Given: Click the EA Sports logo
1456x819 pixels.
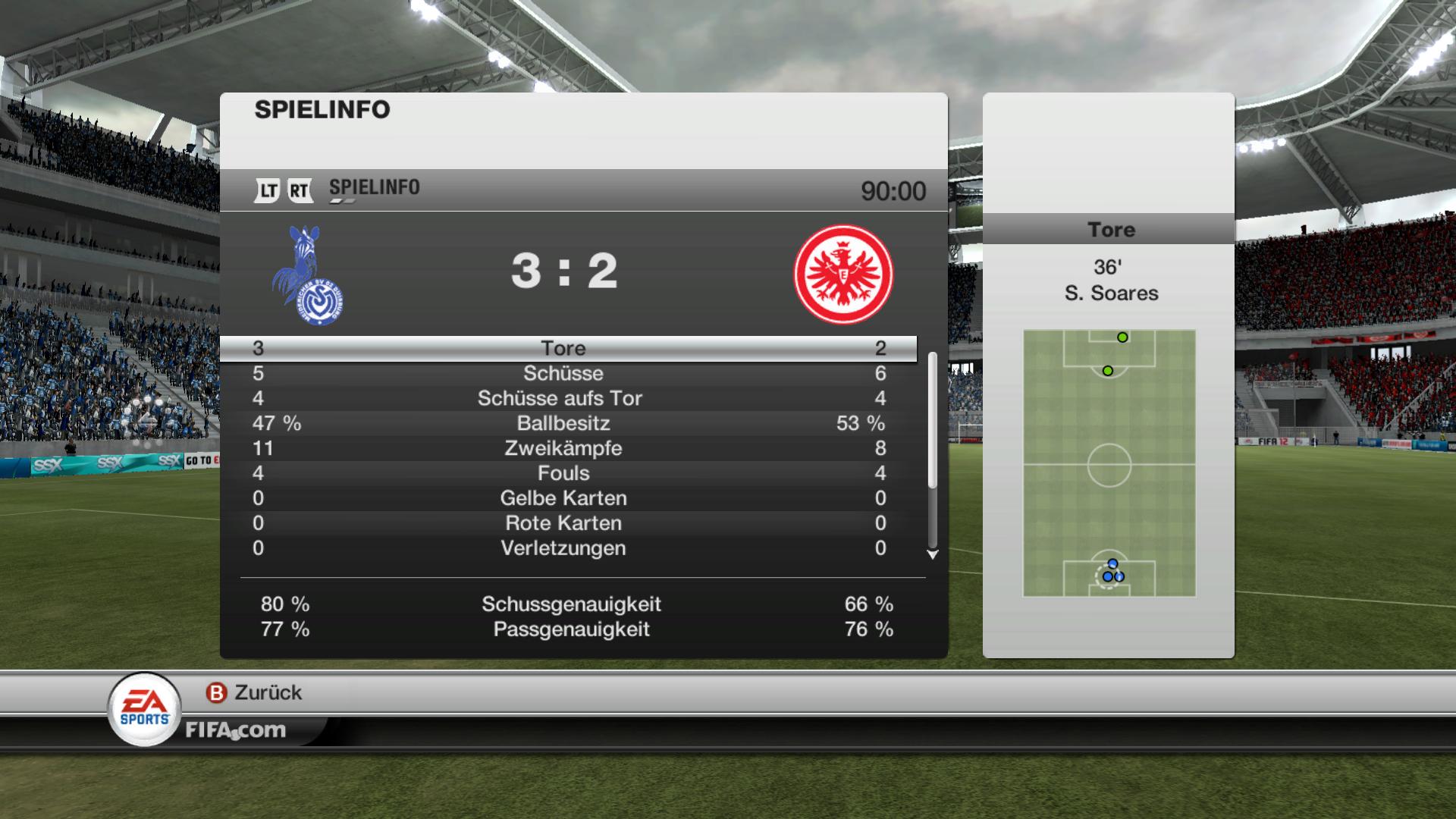Looking at the screenshot, I should click(145, 709).
